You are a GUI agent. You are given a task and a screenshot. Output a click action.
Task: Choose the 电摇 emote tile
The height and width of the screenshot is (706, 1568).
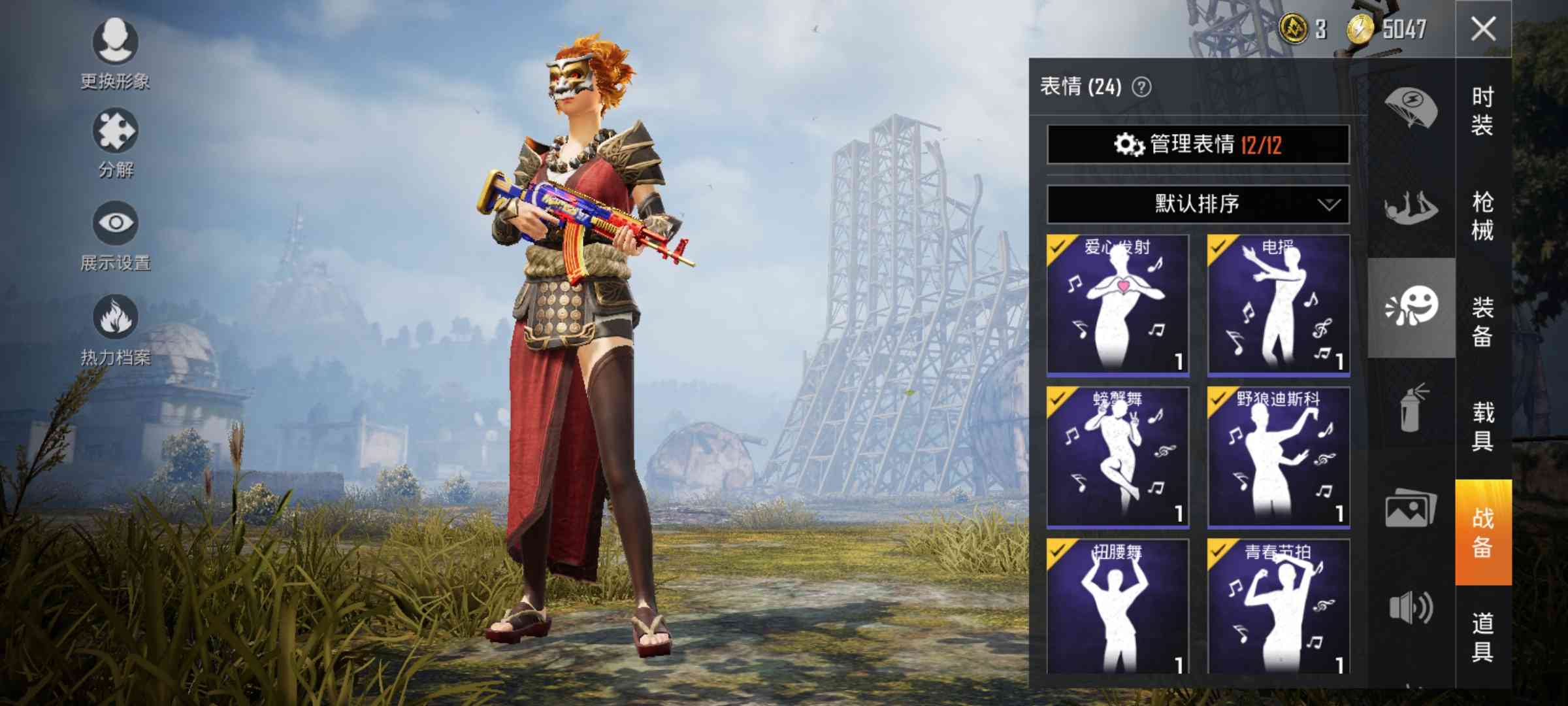tap(1279, 304)
